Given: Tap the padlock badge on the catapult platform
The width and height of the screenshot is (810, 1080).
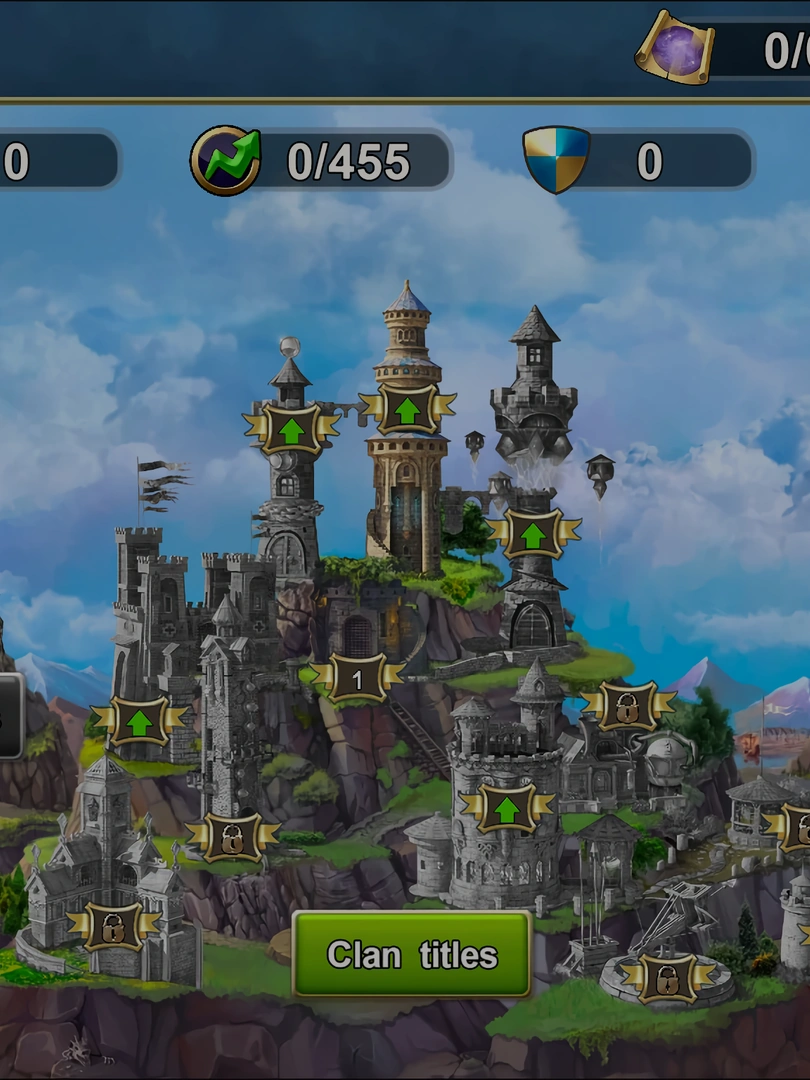Looking at the screenshot, I should click(x=666, y=977).
